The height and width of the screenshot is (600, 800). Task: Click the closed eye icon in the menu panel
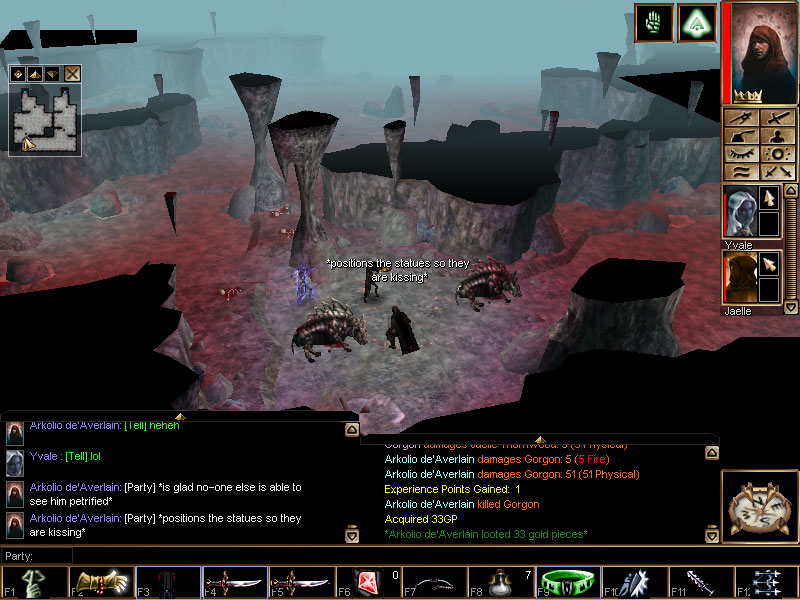(x=741, y=154)
